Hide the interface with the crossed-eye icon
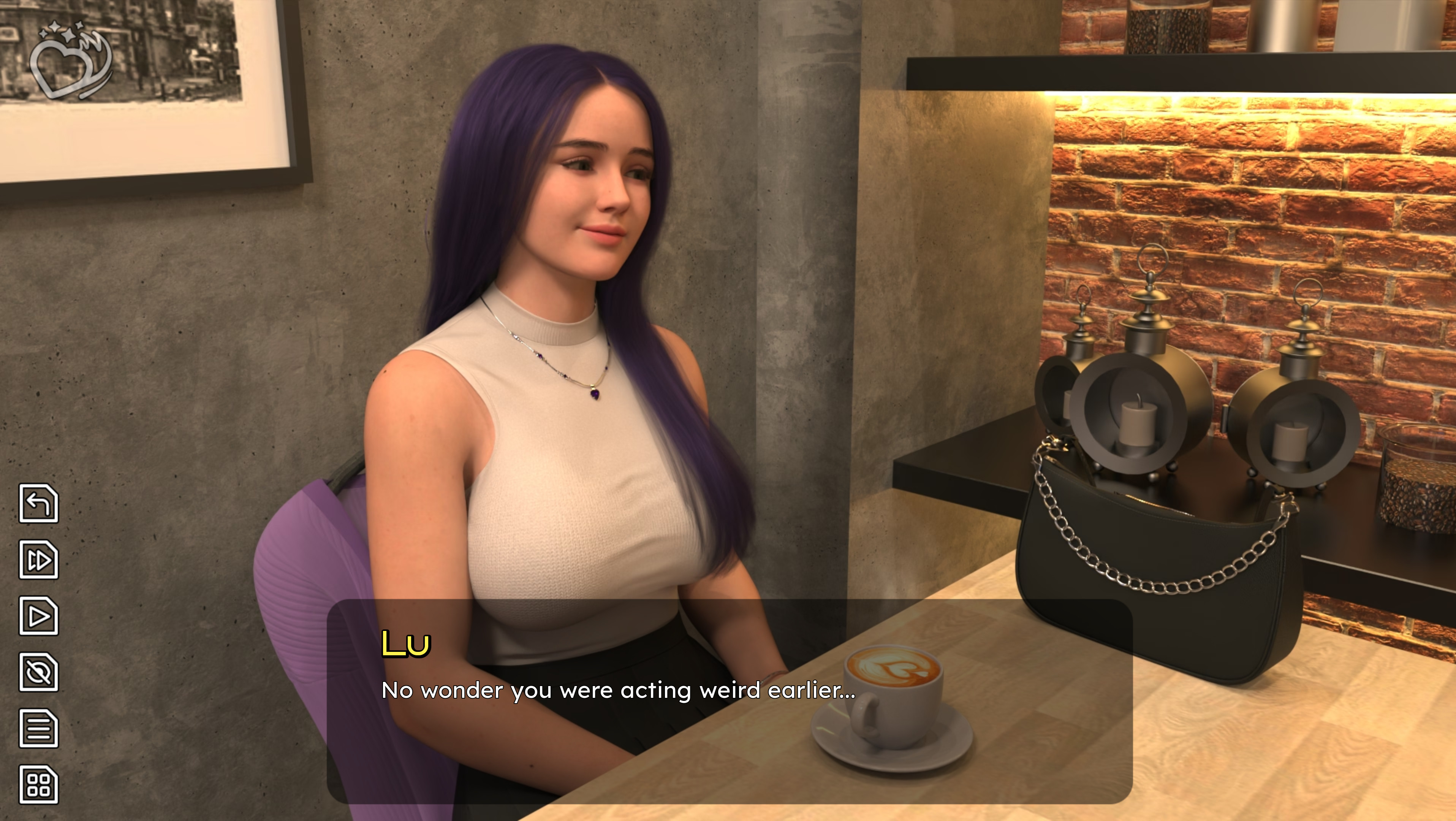This screenshot has height=821, width=1456. point(38,672)
